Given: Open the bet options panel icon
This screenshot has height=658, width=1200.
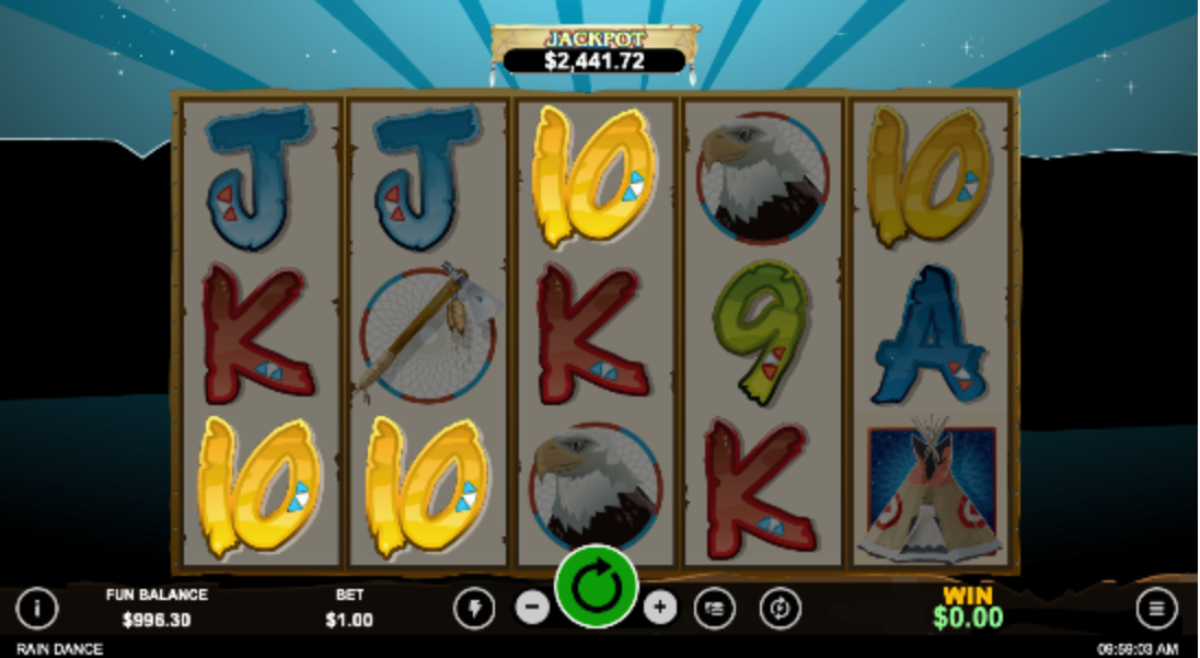Looking at the screenshot, I should point(714,608).
